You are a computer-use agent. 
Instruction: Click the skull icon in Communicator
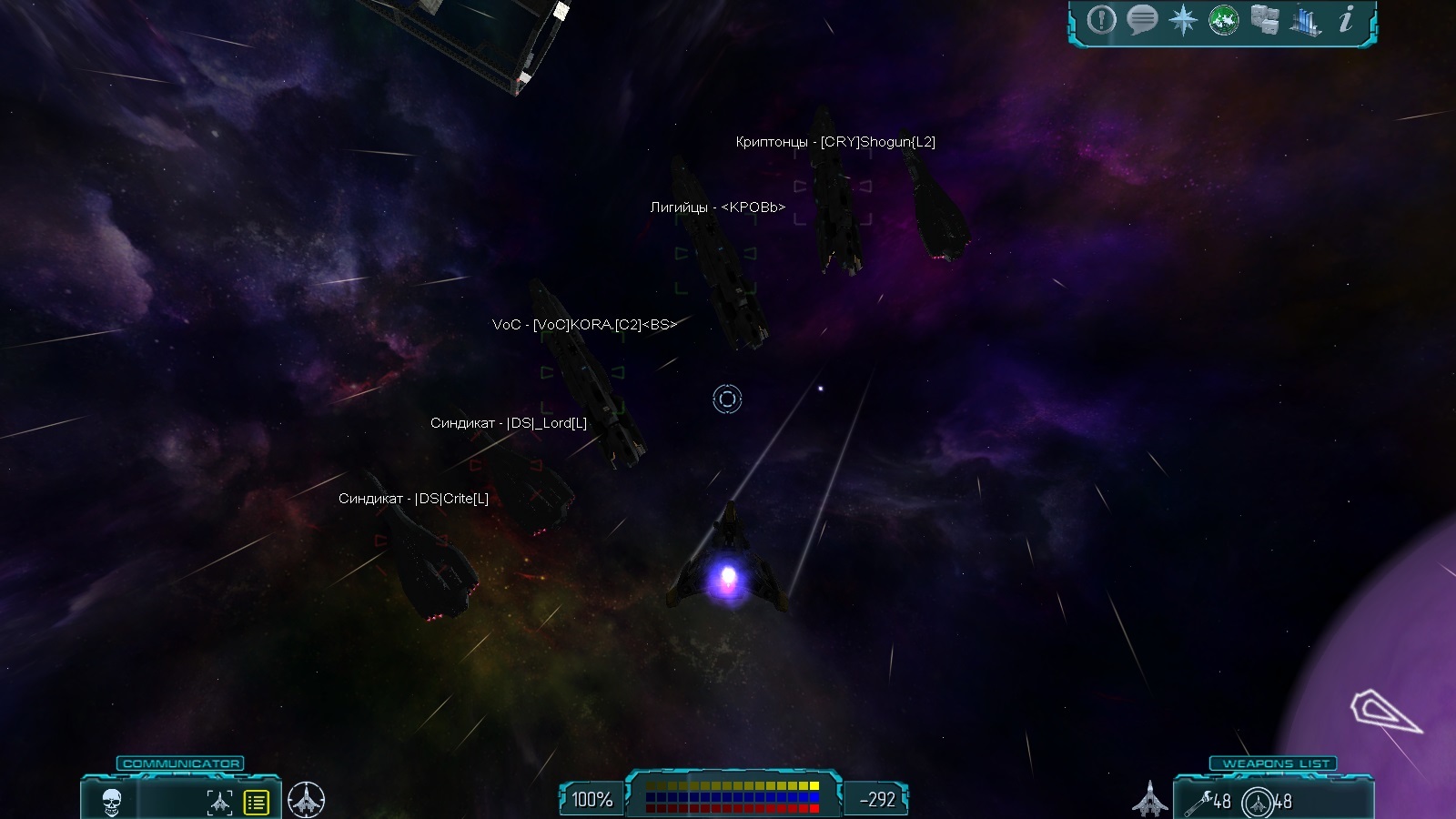click(111, 802)
